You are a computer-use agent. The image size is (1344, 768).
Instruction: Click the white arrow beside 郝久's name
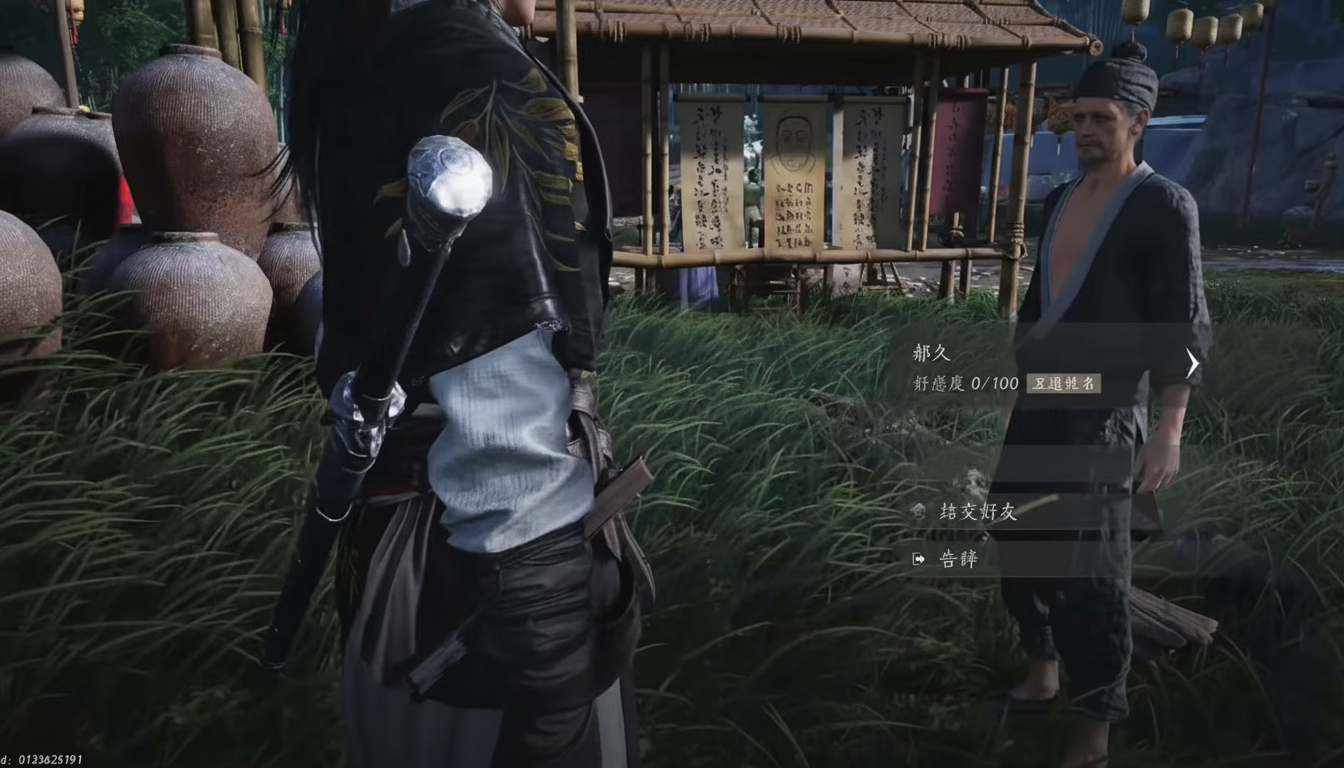(1192, 363)
